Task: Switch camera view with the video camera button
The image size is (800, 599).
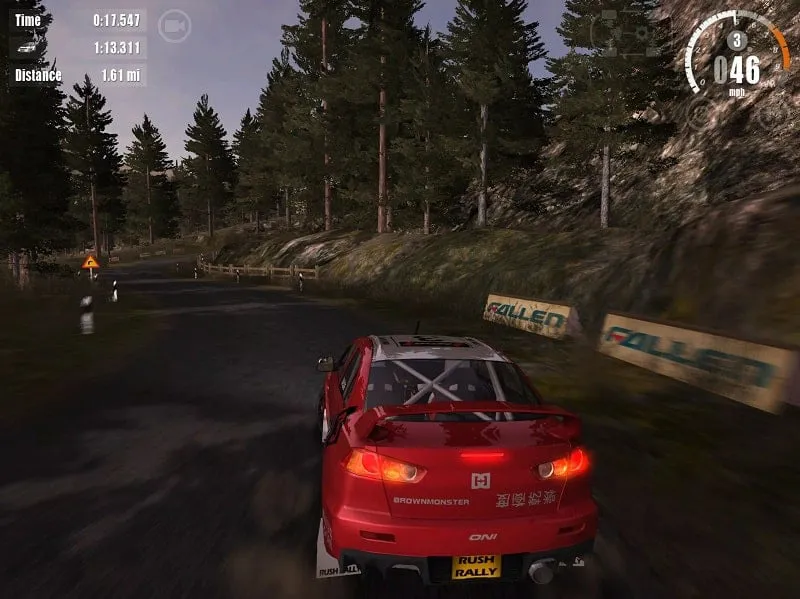Action: pos(175,27)
